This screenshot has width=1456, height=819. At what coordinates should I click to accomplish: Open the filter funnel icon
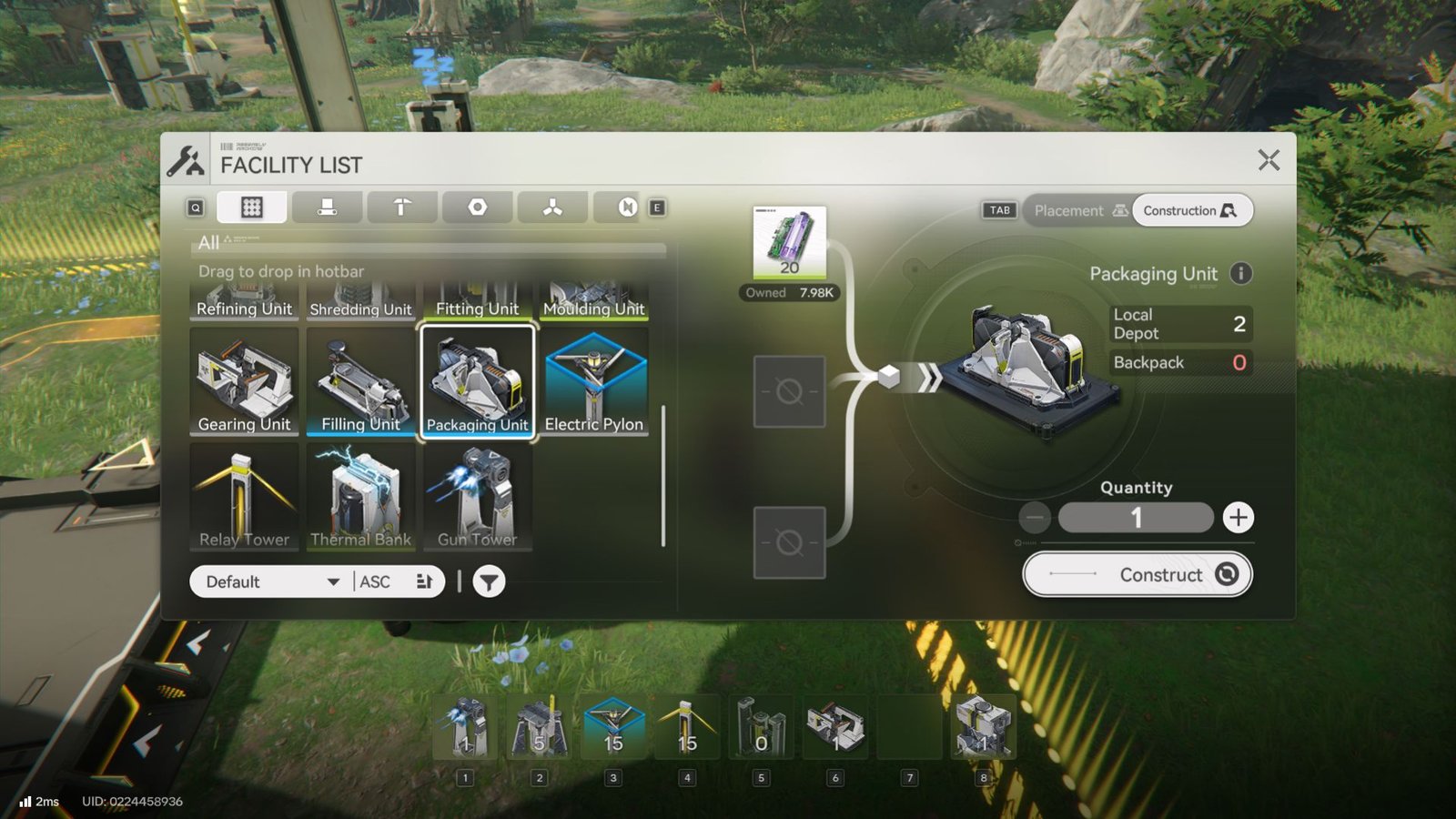488,581
